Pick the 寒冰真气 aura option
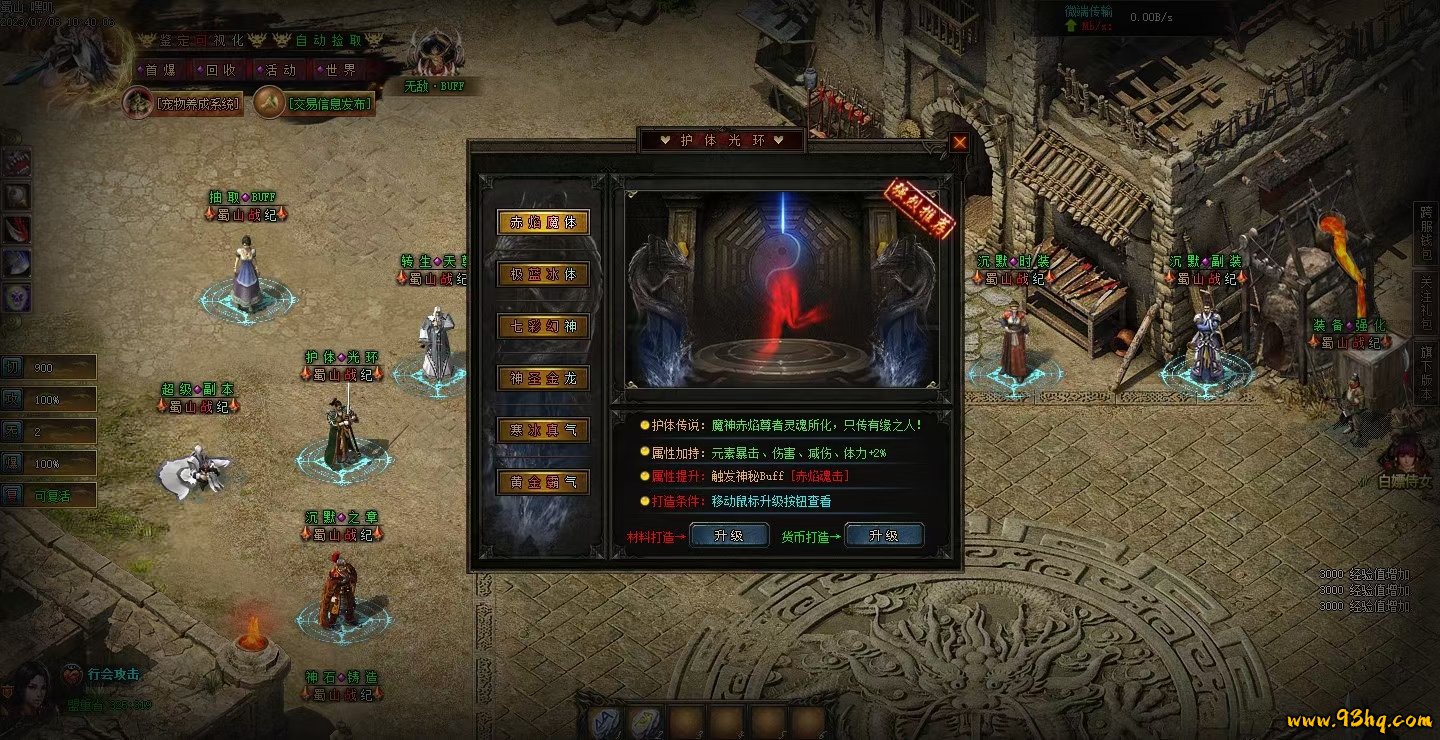This screenshot has width=1440, height=740. 543,430
